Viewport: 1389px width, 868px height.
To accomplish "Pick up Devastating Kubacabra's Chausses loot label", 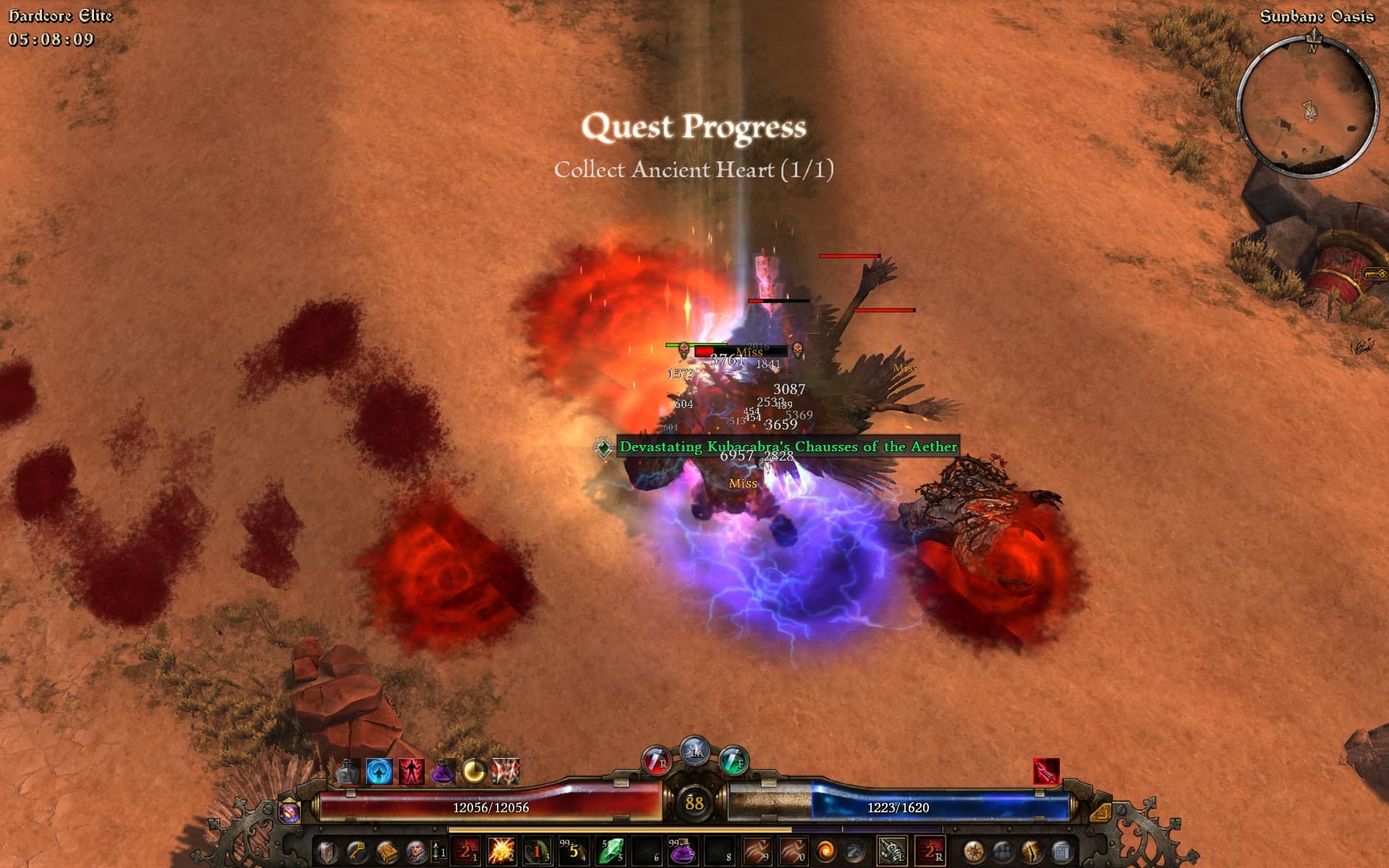I will click(x=788, y=446).
